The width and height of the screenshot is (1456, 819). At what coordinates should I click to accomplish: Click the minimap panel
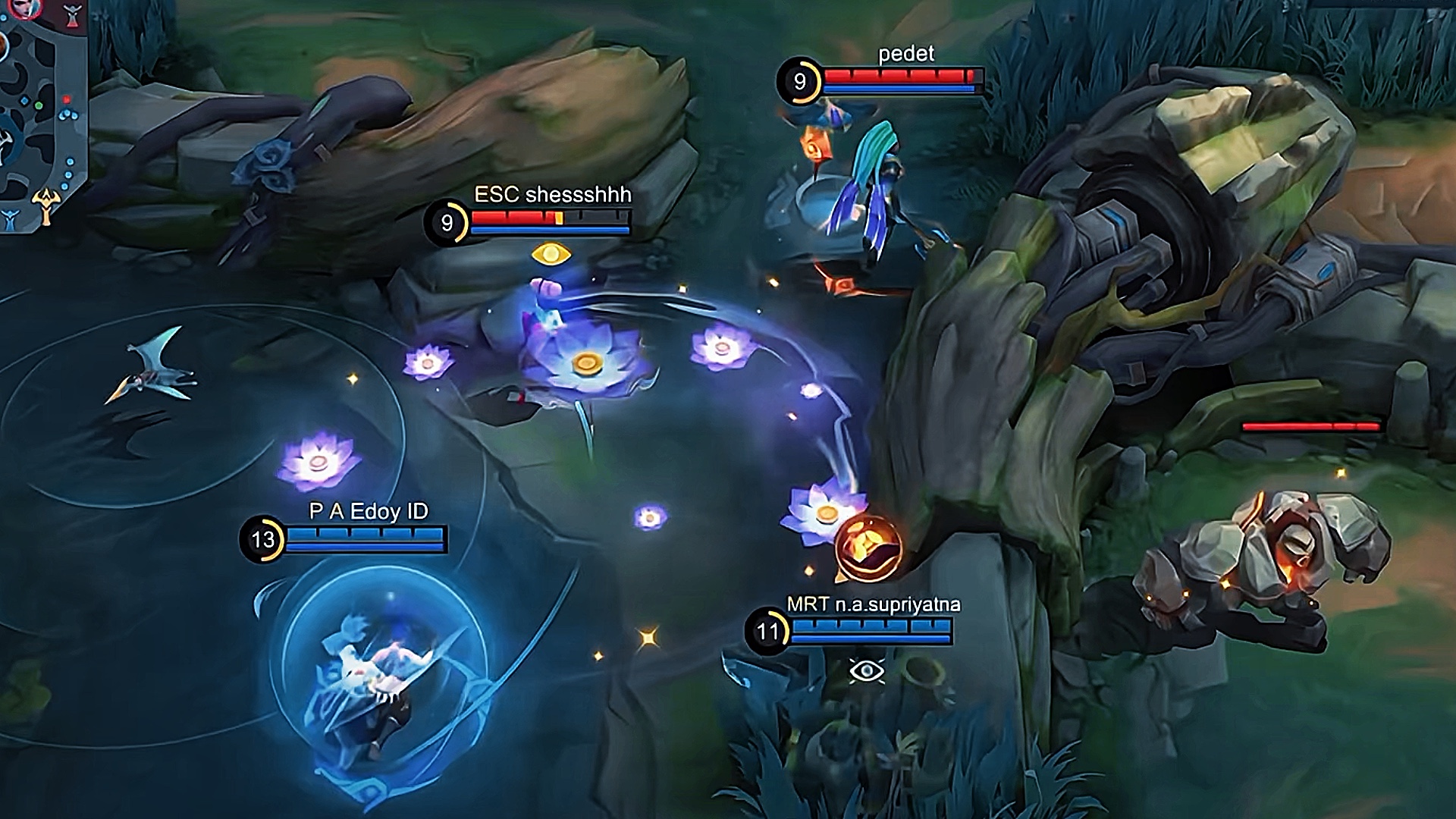pos(43,114)
